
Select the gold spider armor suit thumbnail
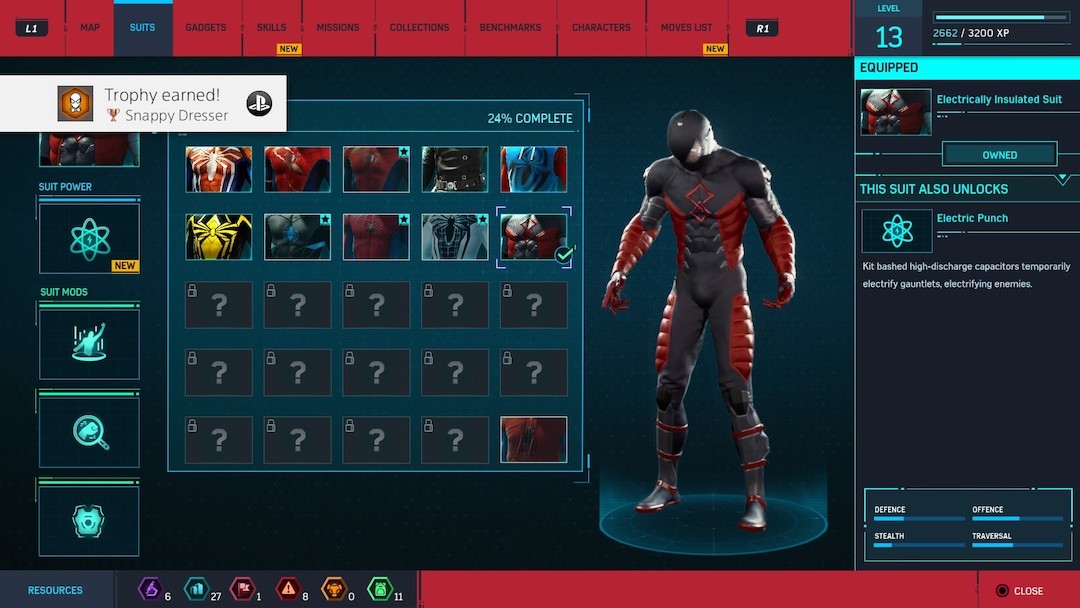218,237
